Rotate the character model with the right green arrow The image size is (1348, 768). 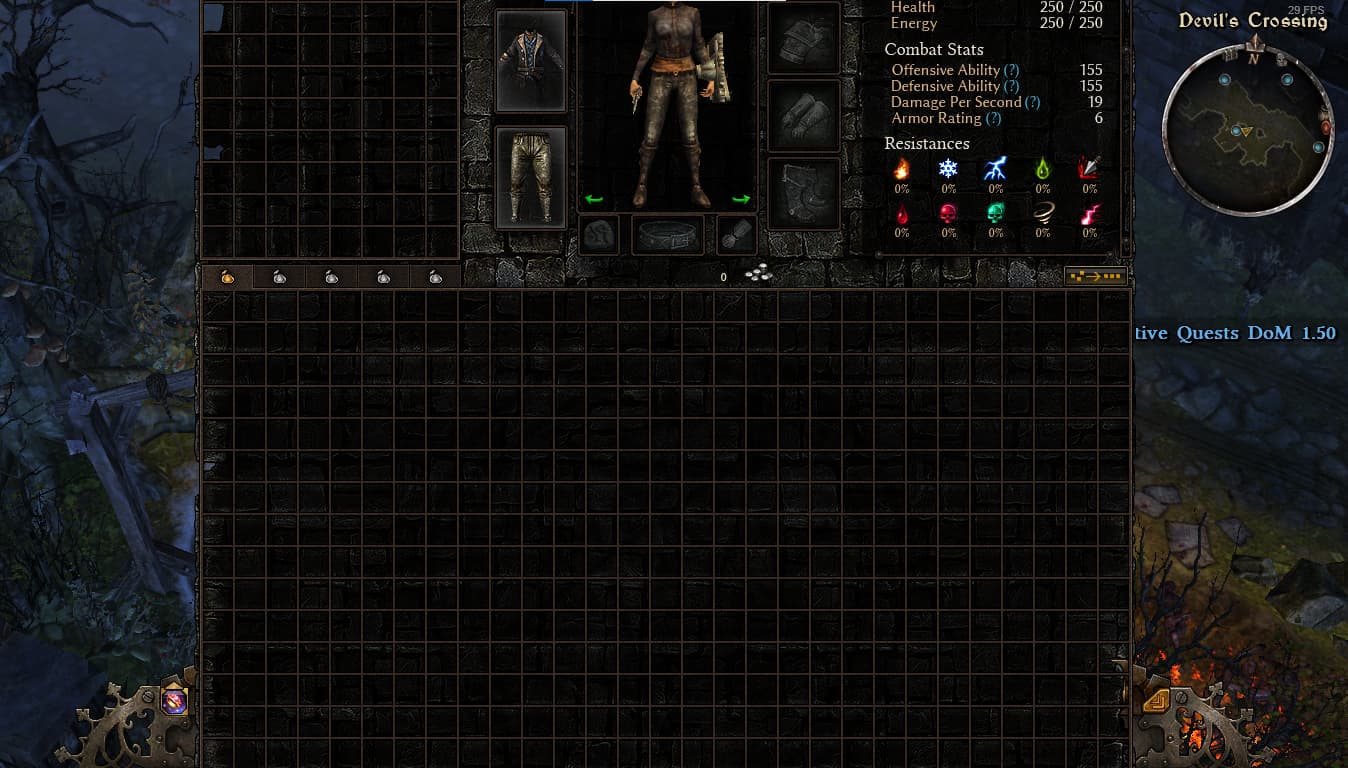(741, 199)
